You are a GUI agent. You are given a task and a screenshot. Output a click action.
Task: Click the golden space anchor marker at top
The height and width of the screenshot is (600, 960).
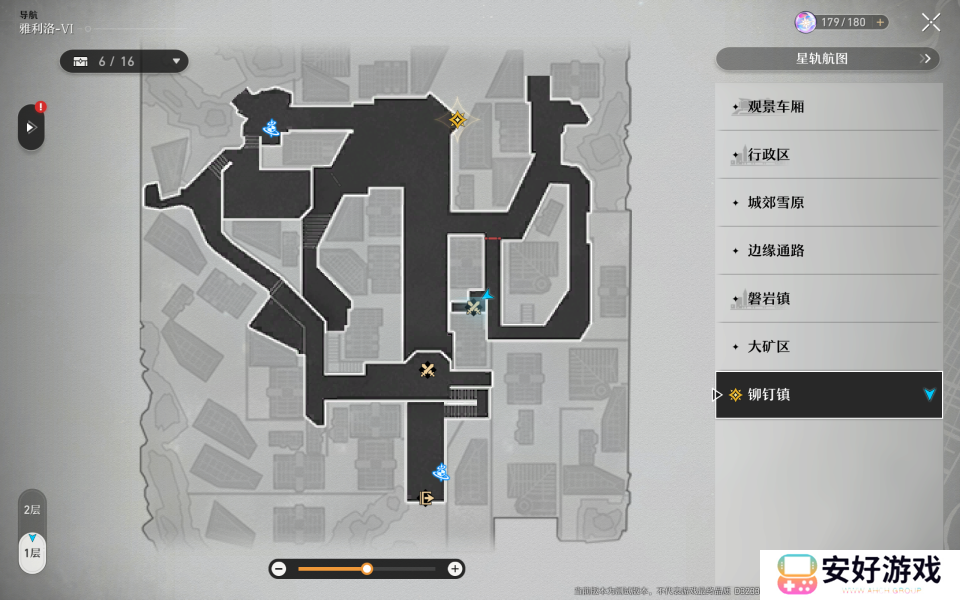457,120
